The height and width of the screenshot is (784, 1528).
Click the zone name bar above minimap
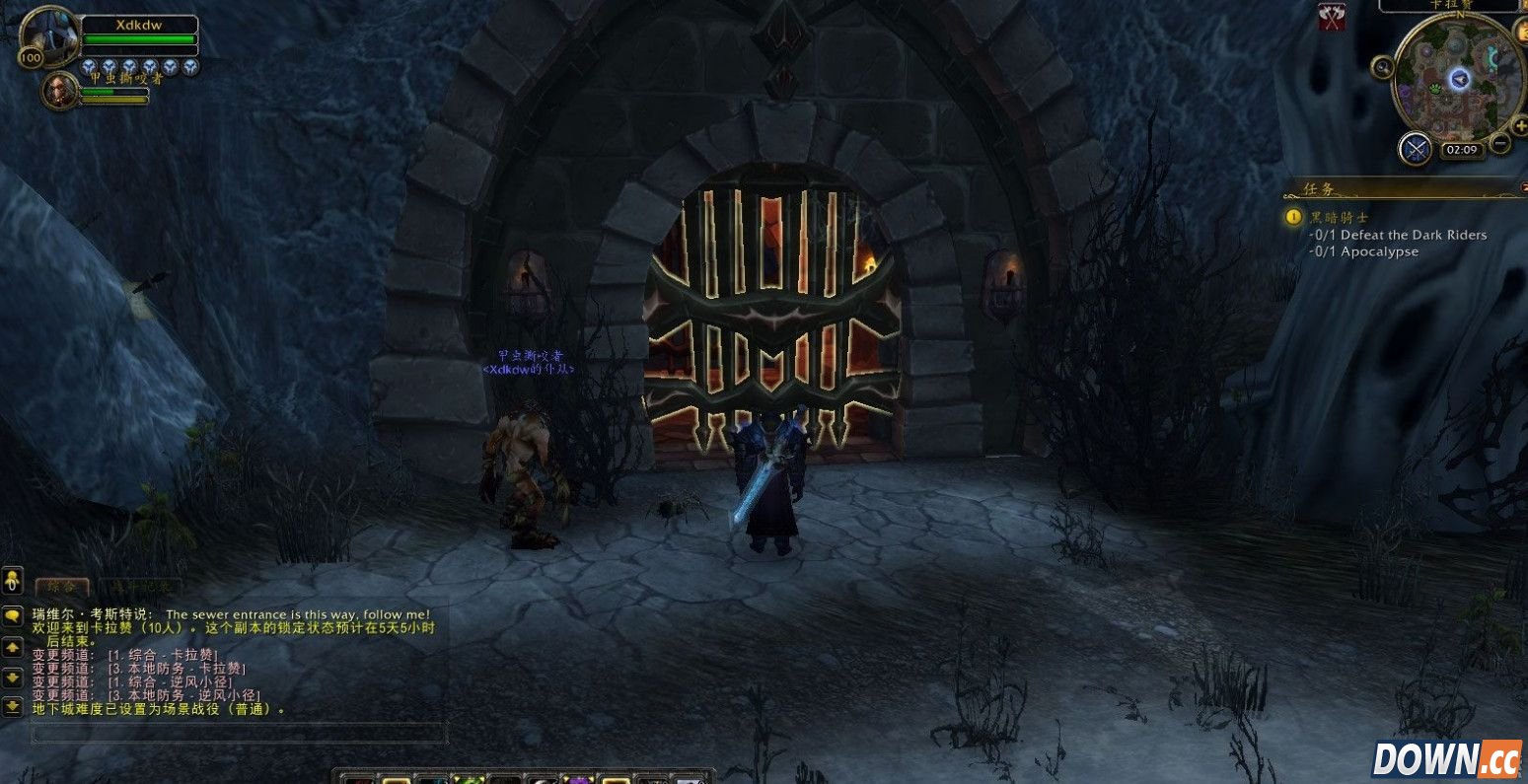tap(1448, 5)
